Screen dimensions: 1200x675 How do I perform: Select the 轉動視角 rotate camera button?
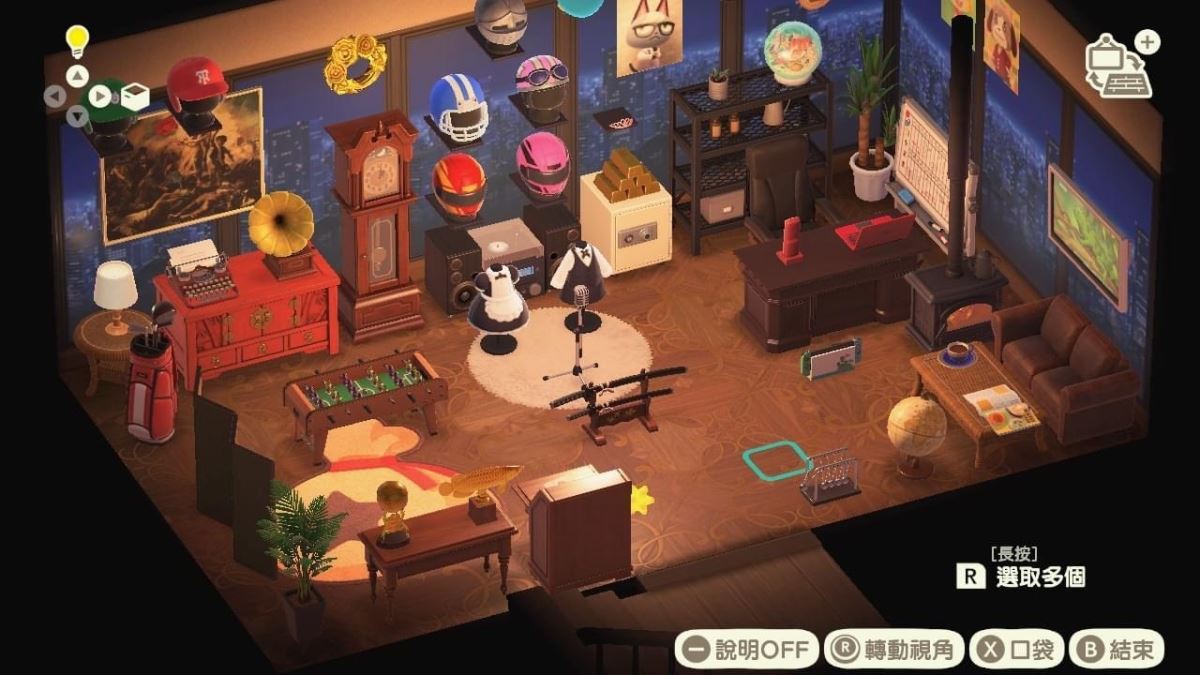895,650
